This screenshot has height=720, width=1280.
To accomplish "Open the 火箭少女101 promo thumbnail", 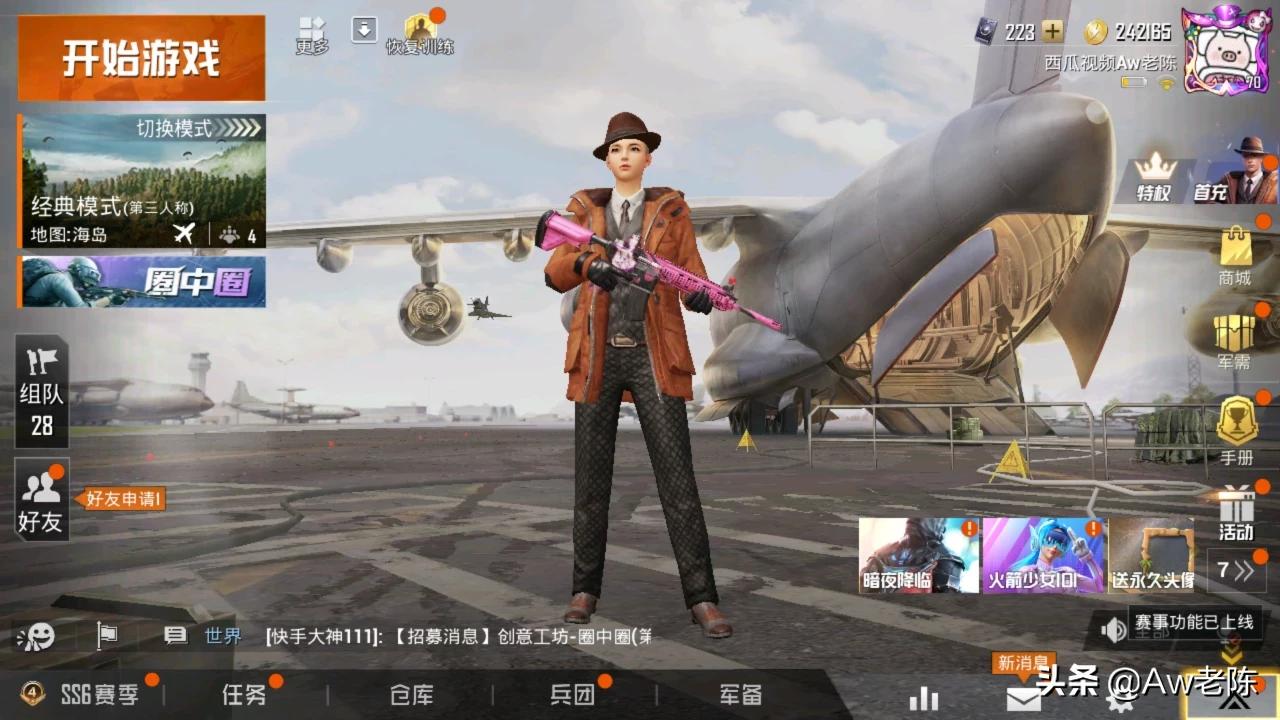I will click(x=1042, y=555).
